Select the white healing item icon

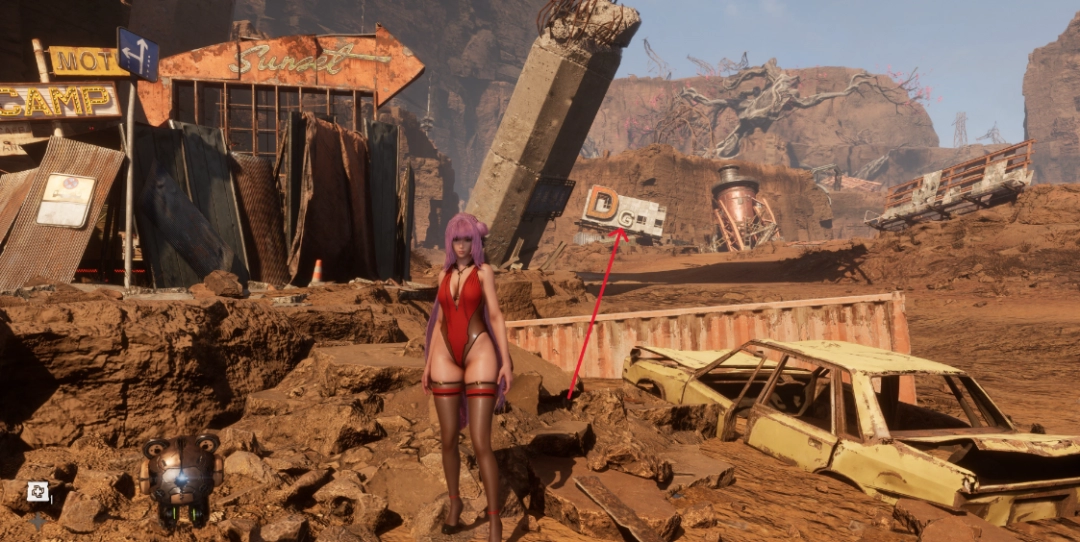(x=38, y=490)
